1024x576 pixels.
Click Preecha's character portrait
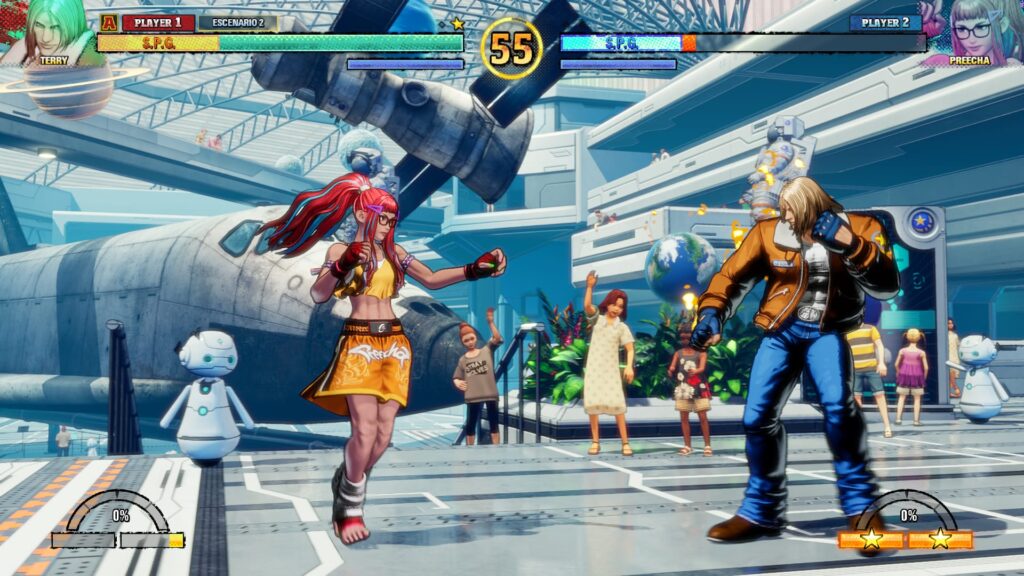970,32
